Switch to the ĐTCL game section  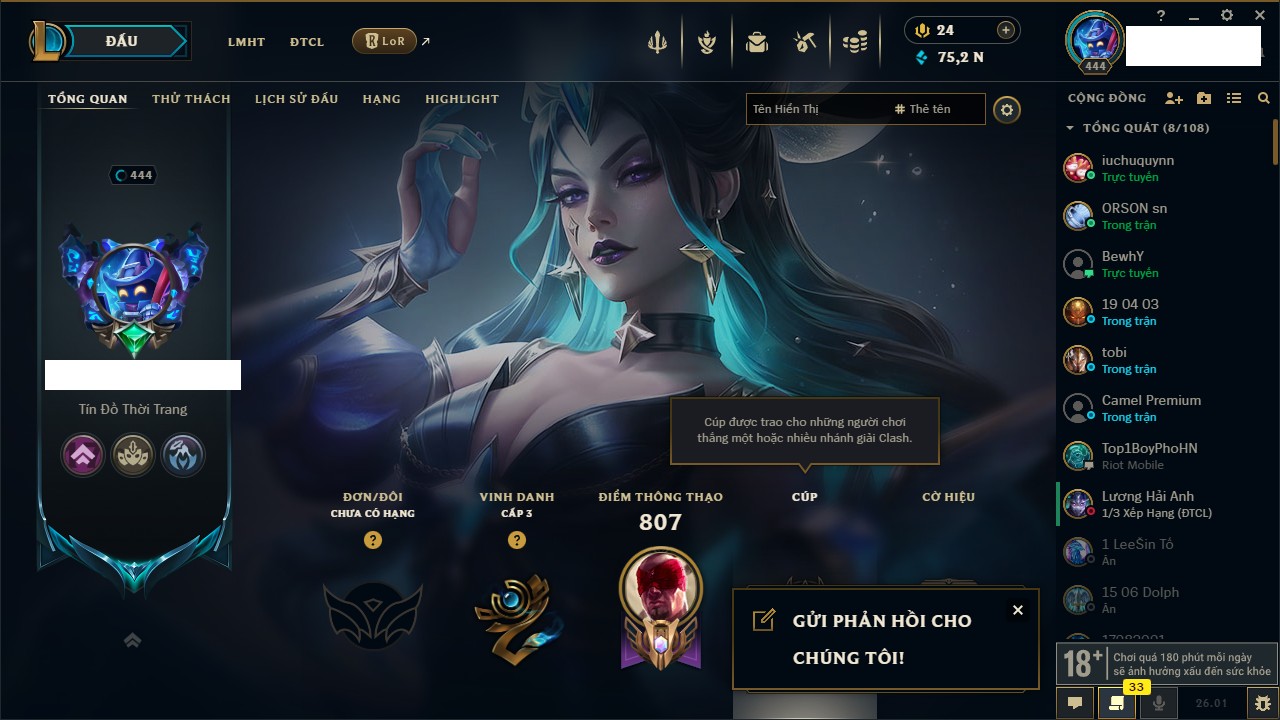click(x=307, y=42)
